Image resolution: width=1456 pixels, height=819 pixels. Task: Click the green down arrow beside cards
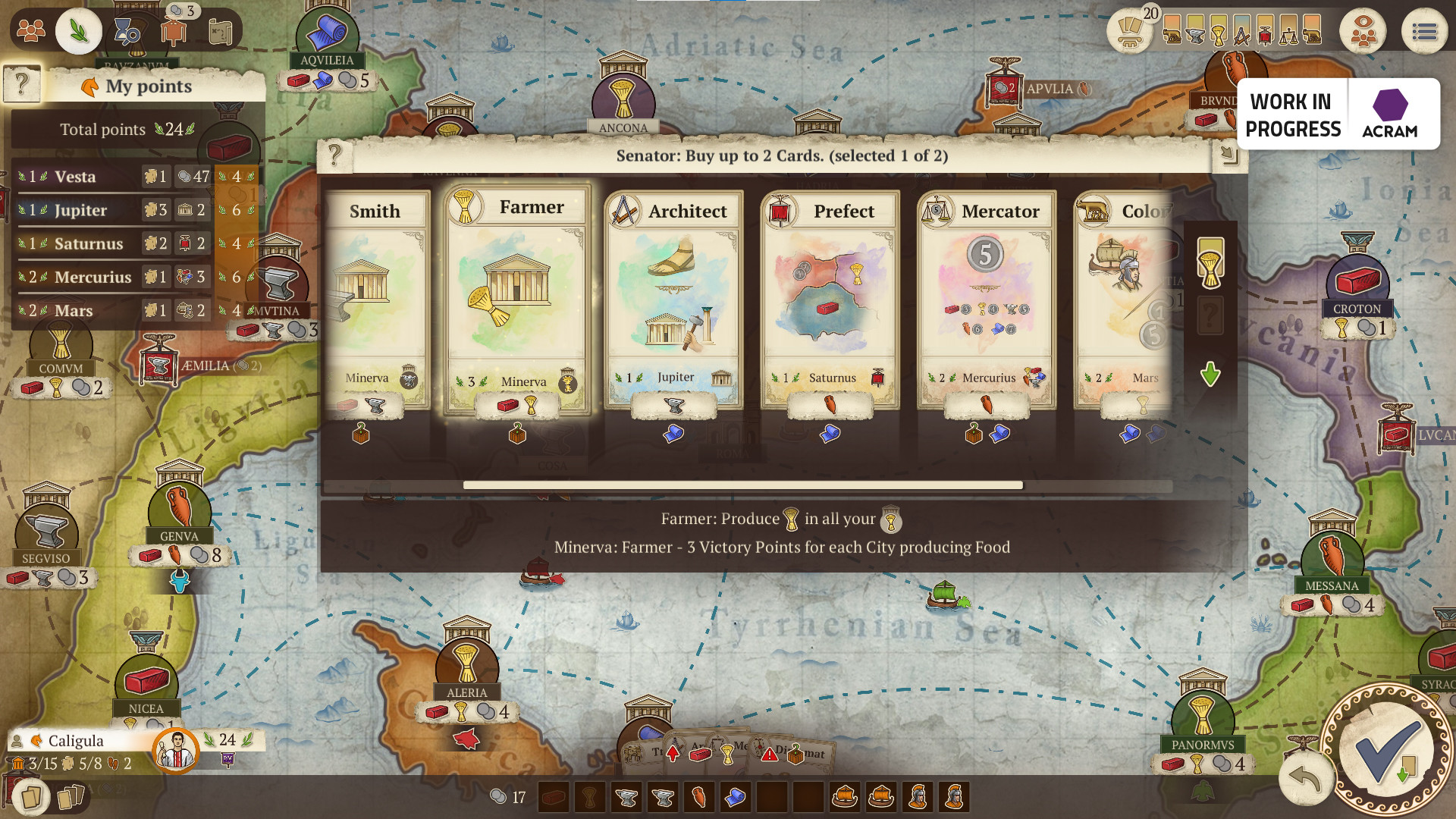(x=1210, y=374)
